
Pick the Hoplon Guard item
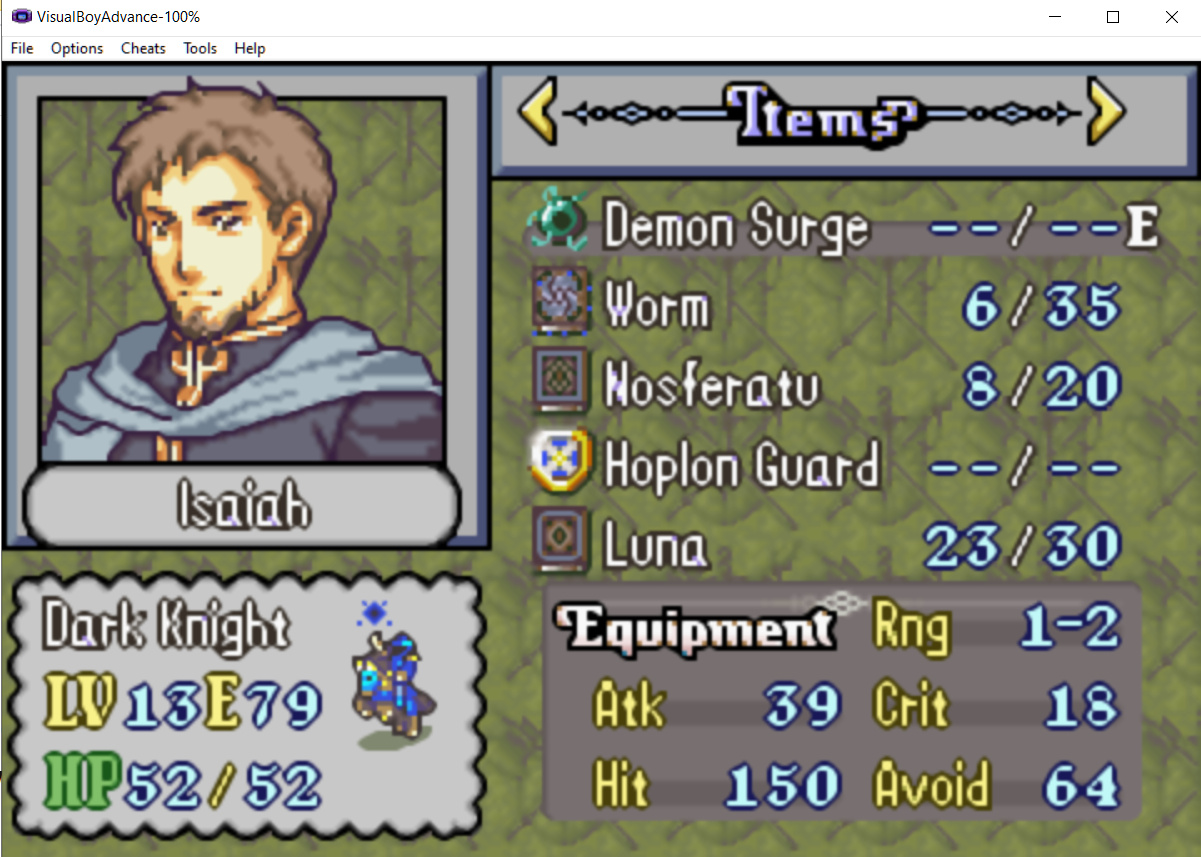[741, 466]
